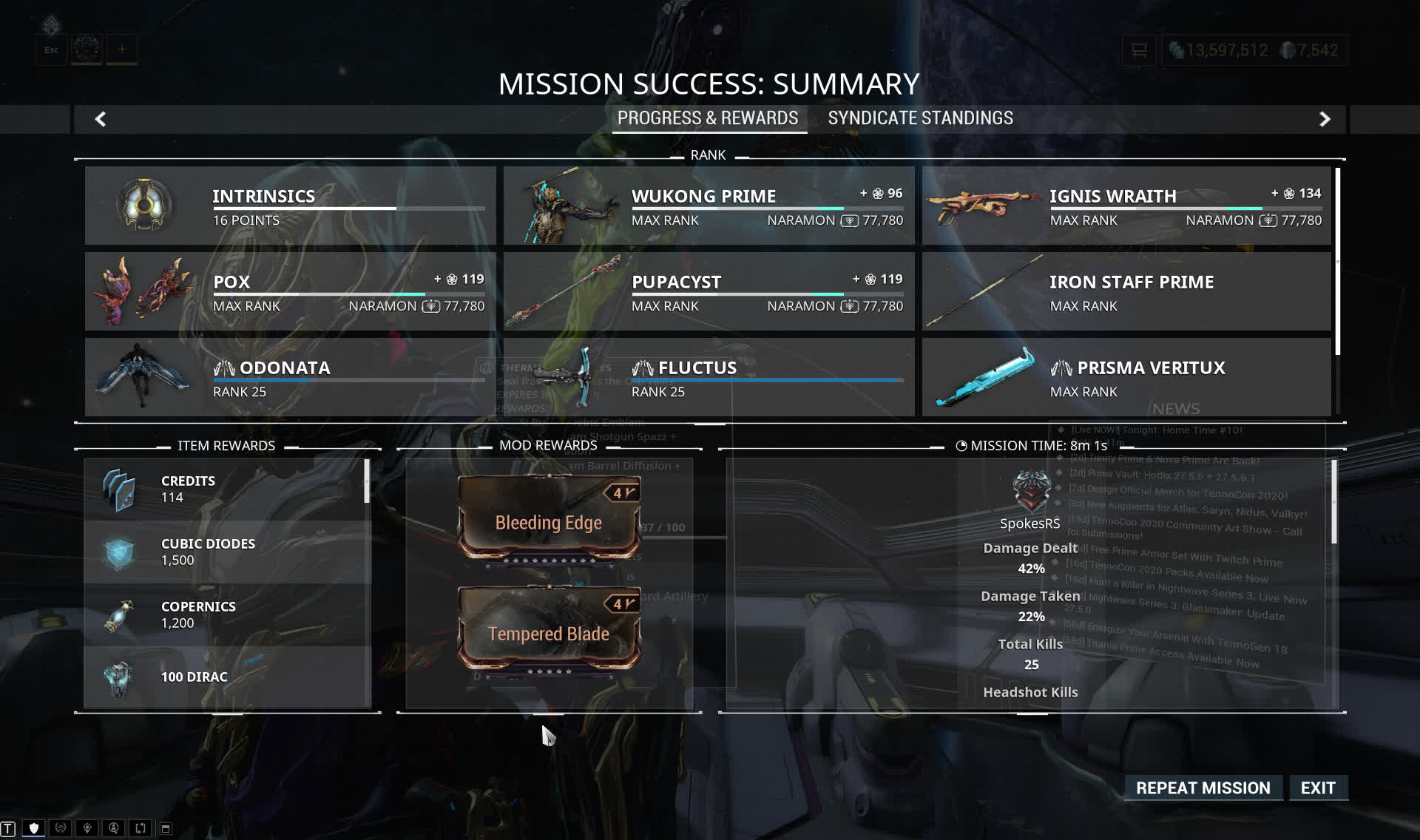Exit the mission summary

click(1318, 788)
